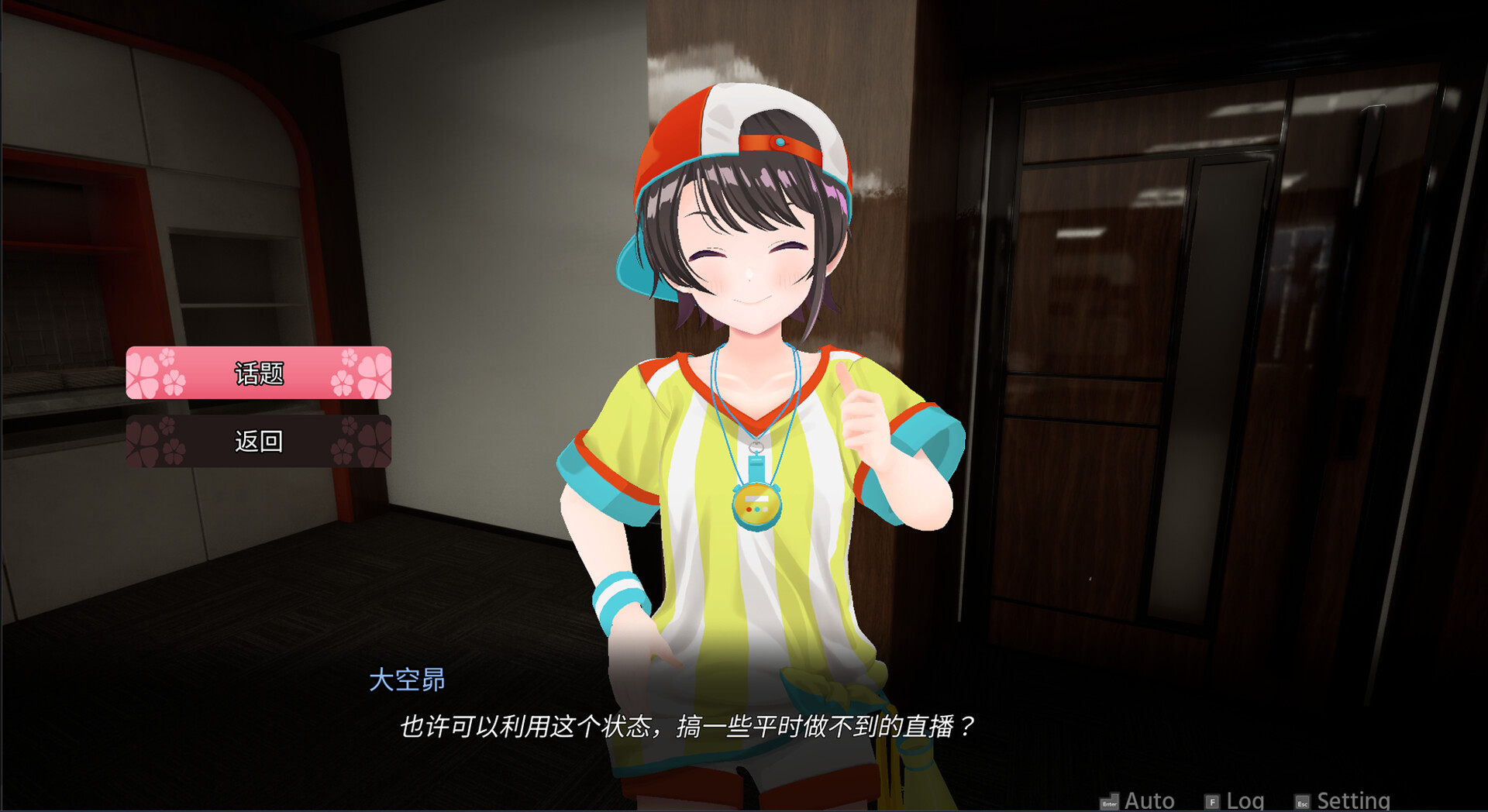Select 返回 to go back

pos(258,442)
